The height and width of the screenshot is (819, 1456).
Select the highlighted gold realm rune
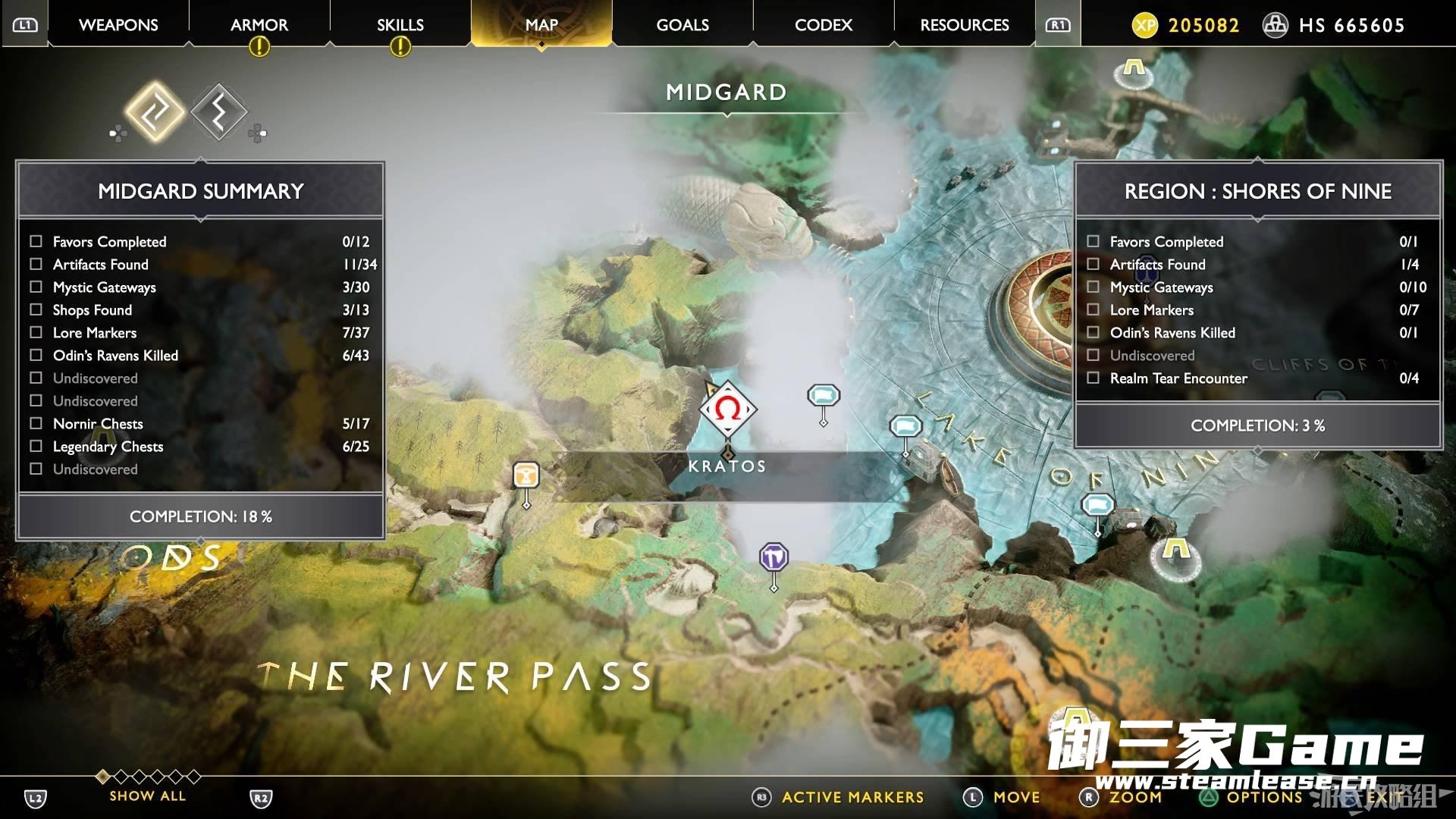pyautogui.click(x=155, y=112)
